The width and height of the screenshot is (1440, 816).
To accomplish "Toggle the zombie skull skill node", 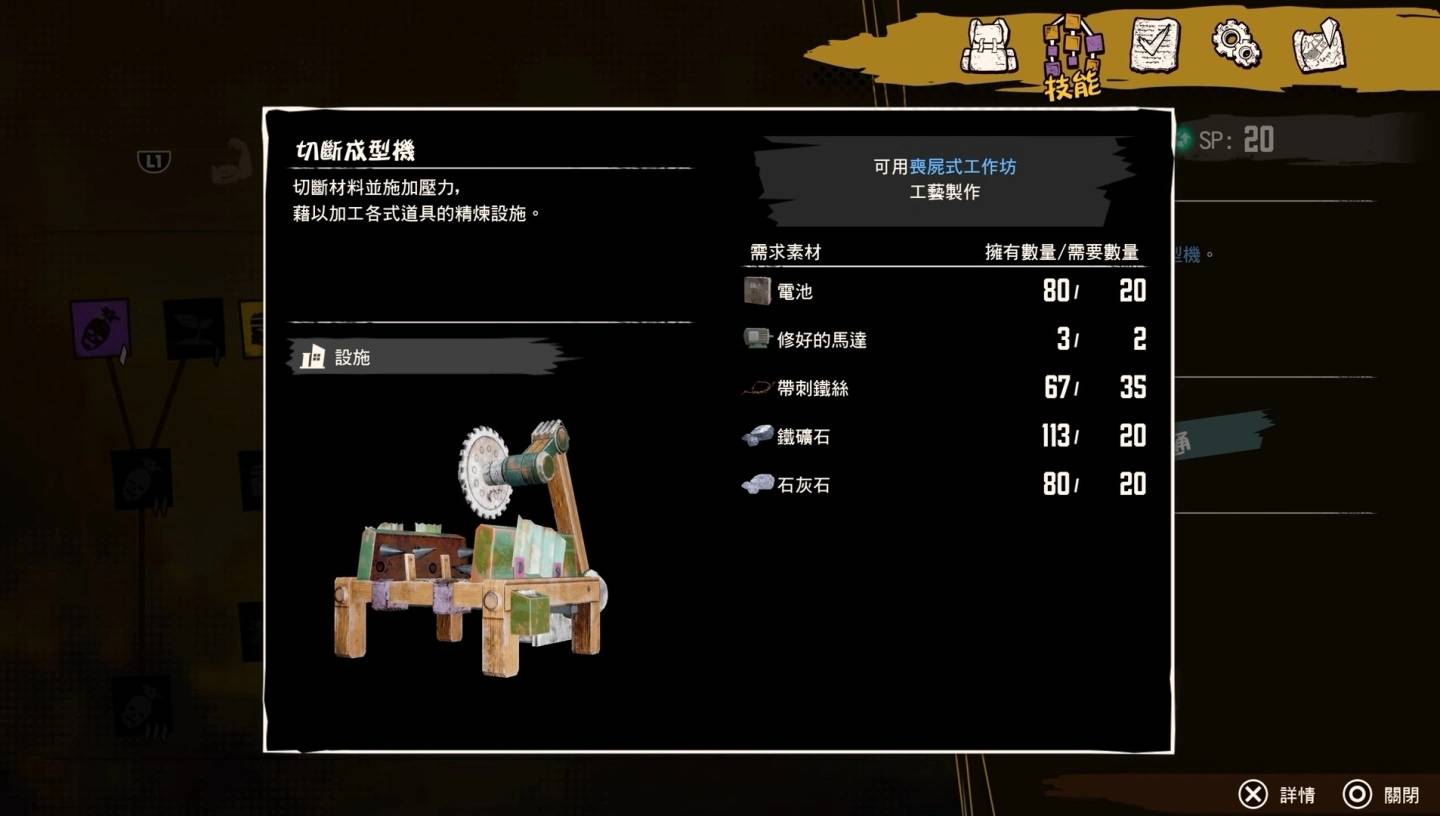I will [x=142, y=479].
